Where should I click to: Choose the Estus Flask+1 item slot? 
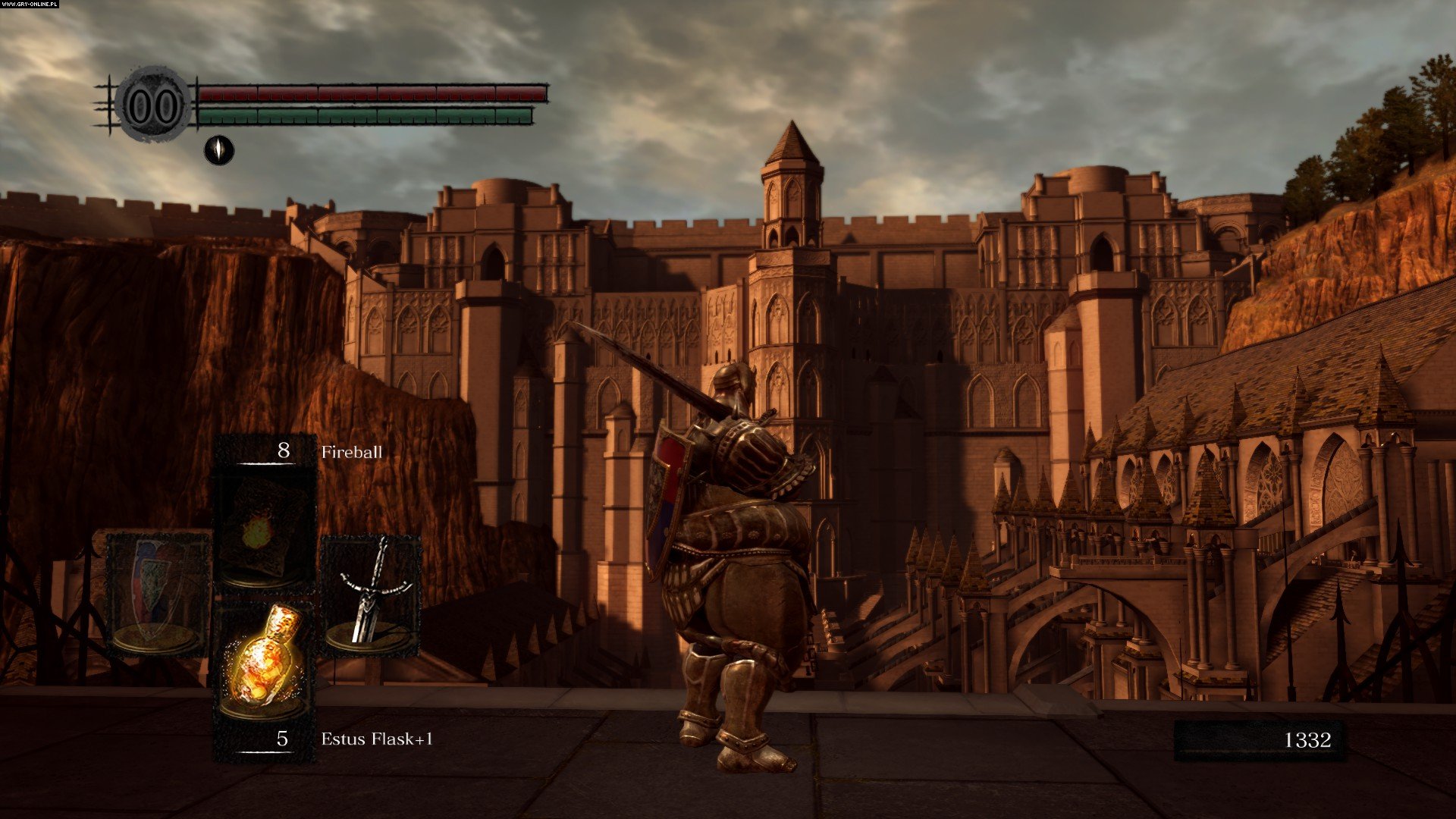tap(265, 662)
